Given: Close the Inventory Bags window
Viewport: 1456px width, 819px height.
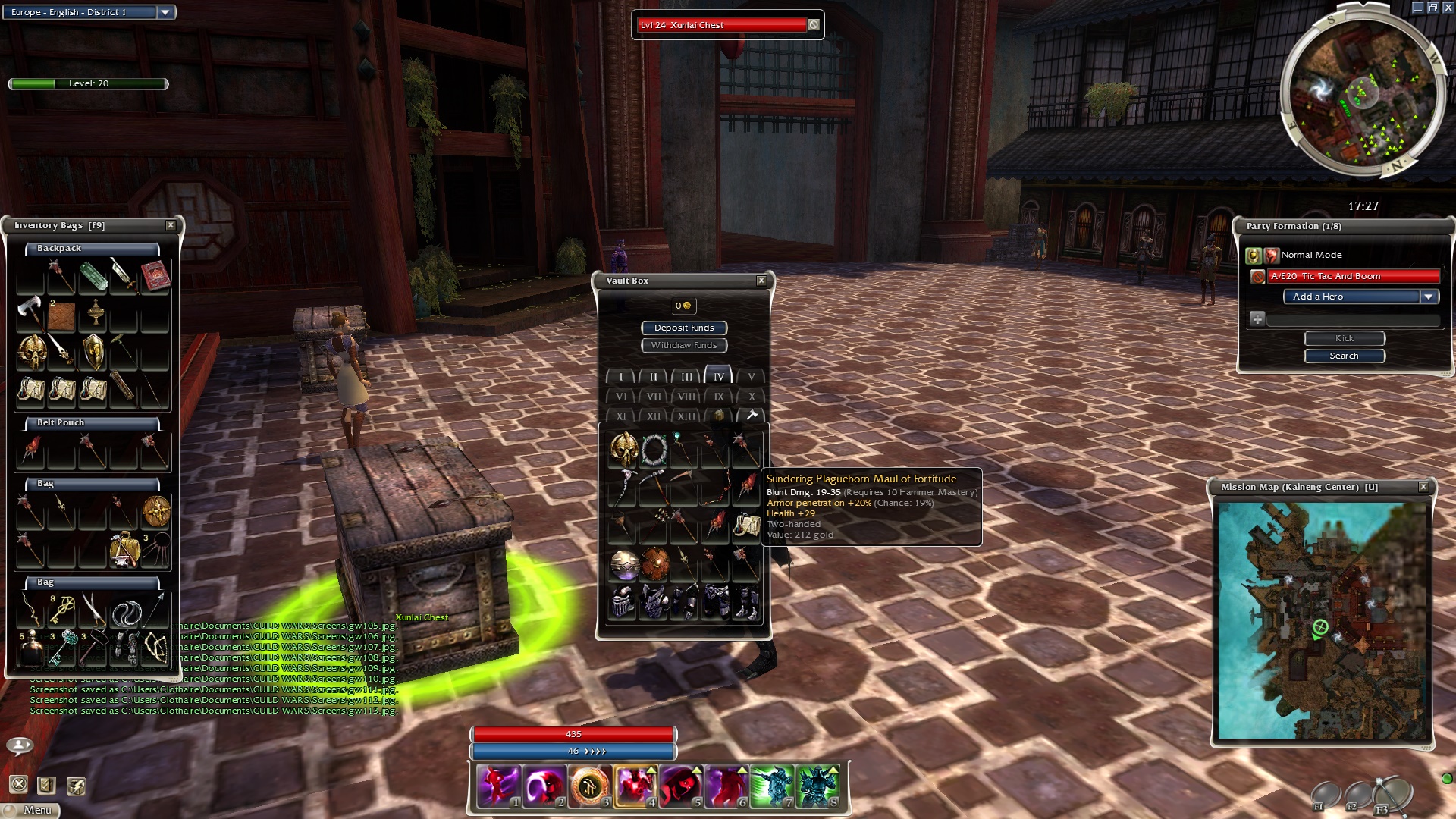Looking at the screenshot, I should (171, 225).
